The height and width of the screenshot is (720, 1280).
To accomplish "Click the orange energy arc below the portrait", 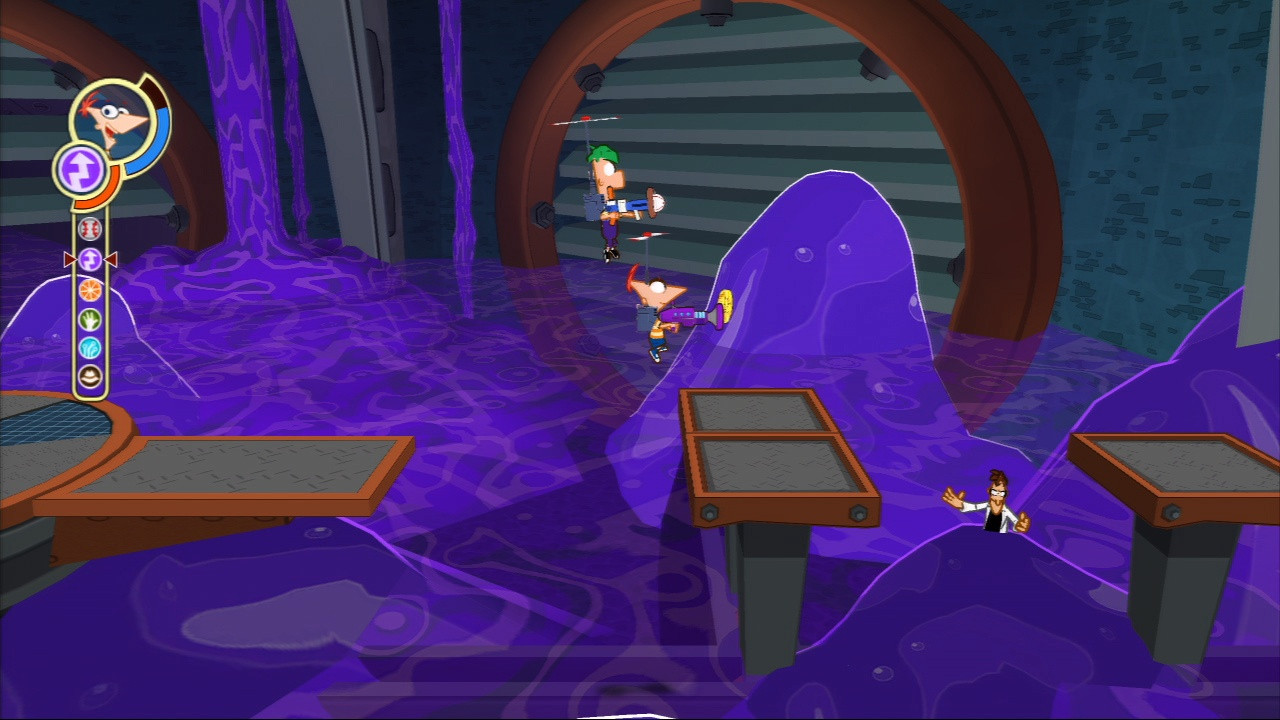I will click(105, 196).
